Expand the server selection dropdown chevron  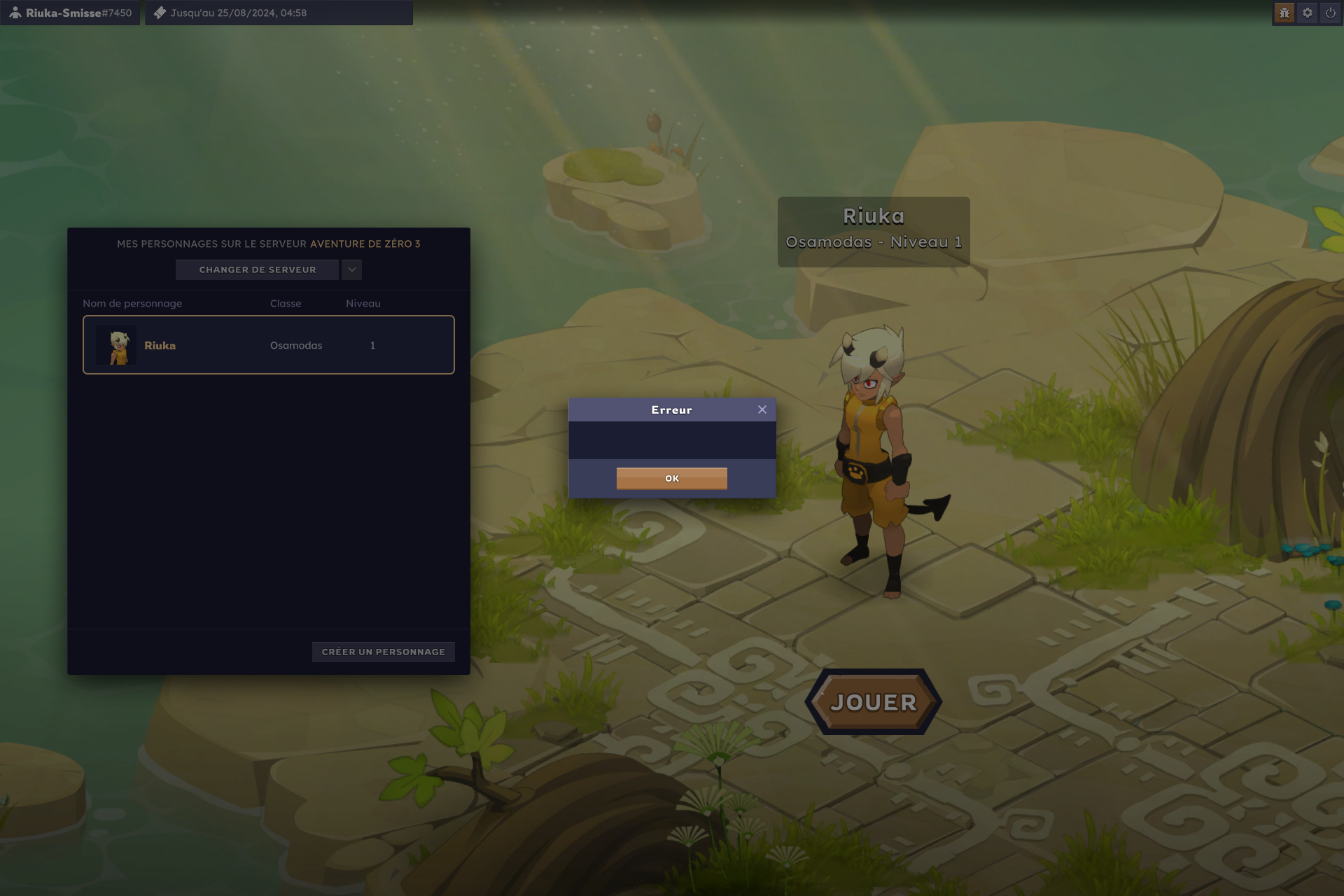351,269
